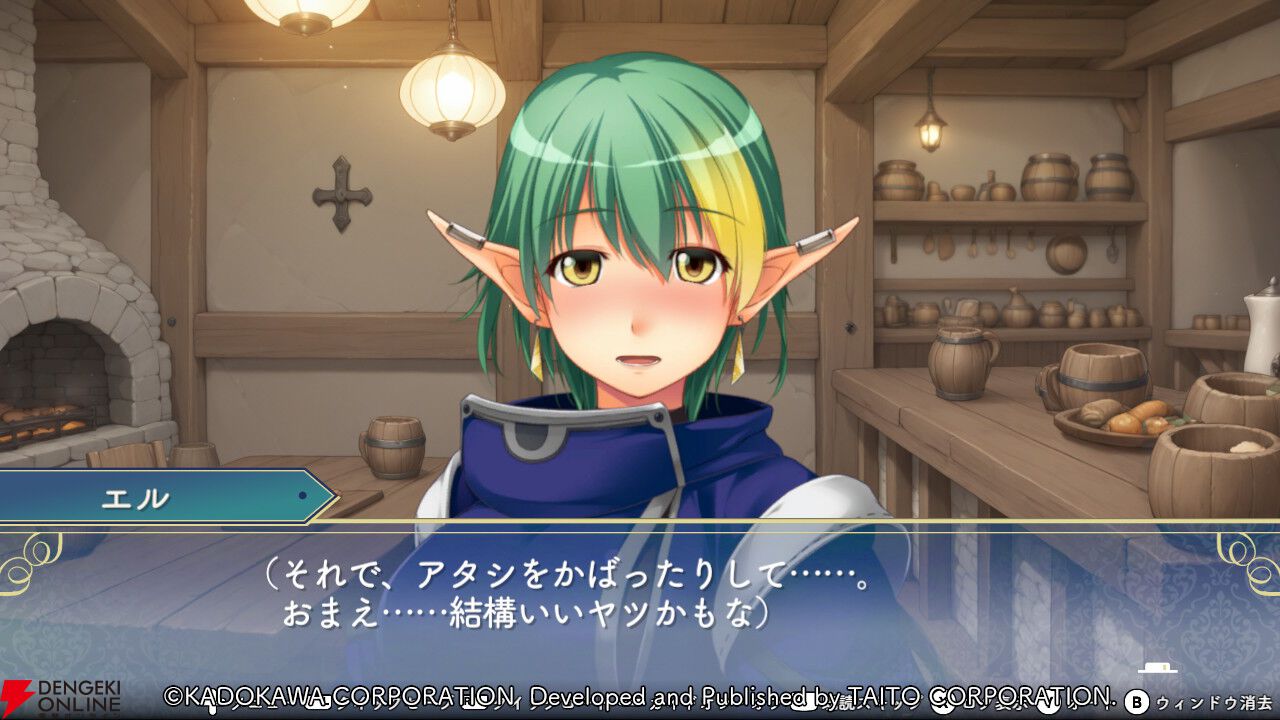Expand the dialogue text window
The image size is (1280, 720).
[640, 590]
